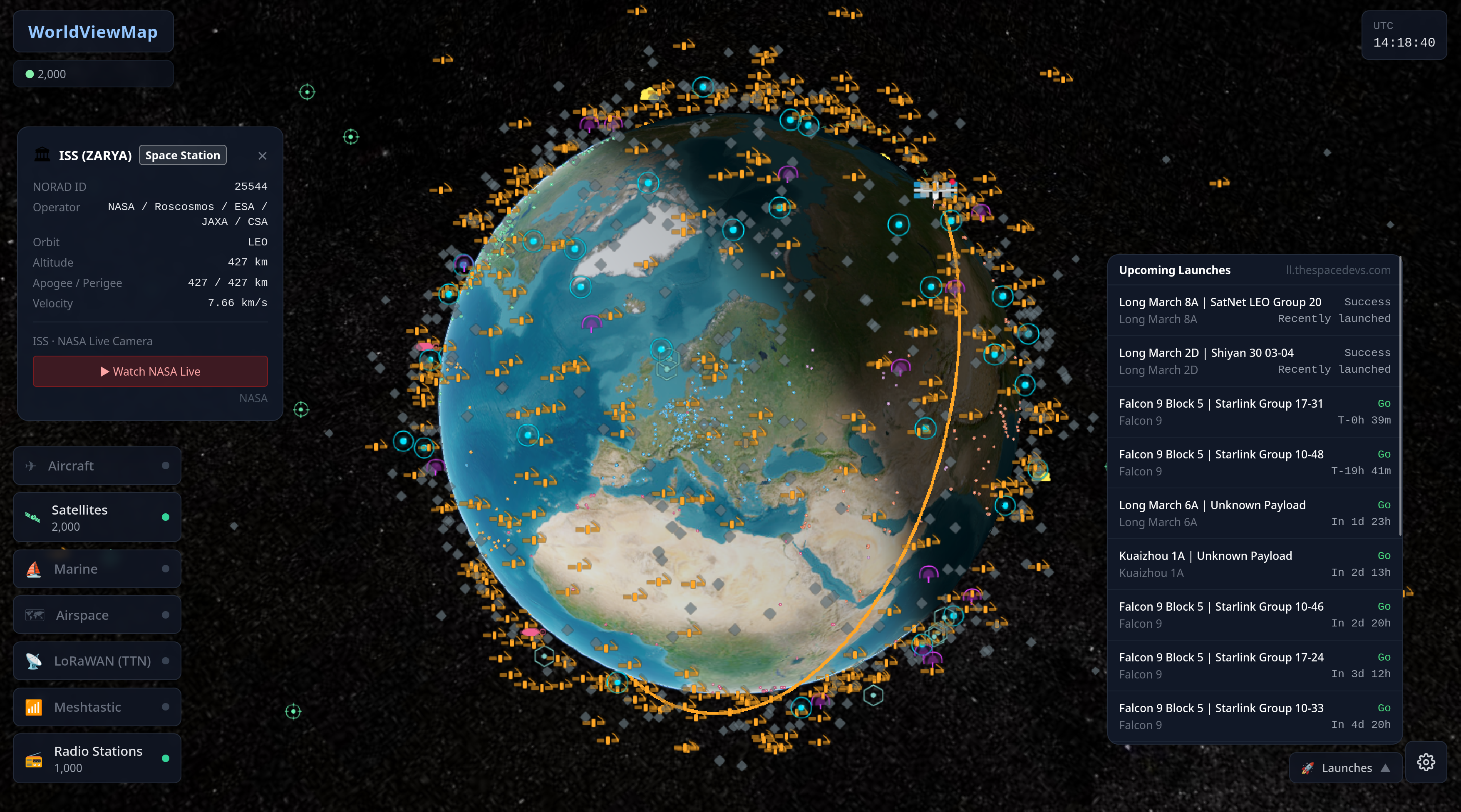
Task: Click the rocket icon on the Launches button
Action: point(1307,768)
